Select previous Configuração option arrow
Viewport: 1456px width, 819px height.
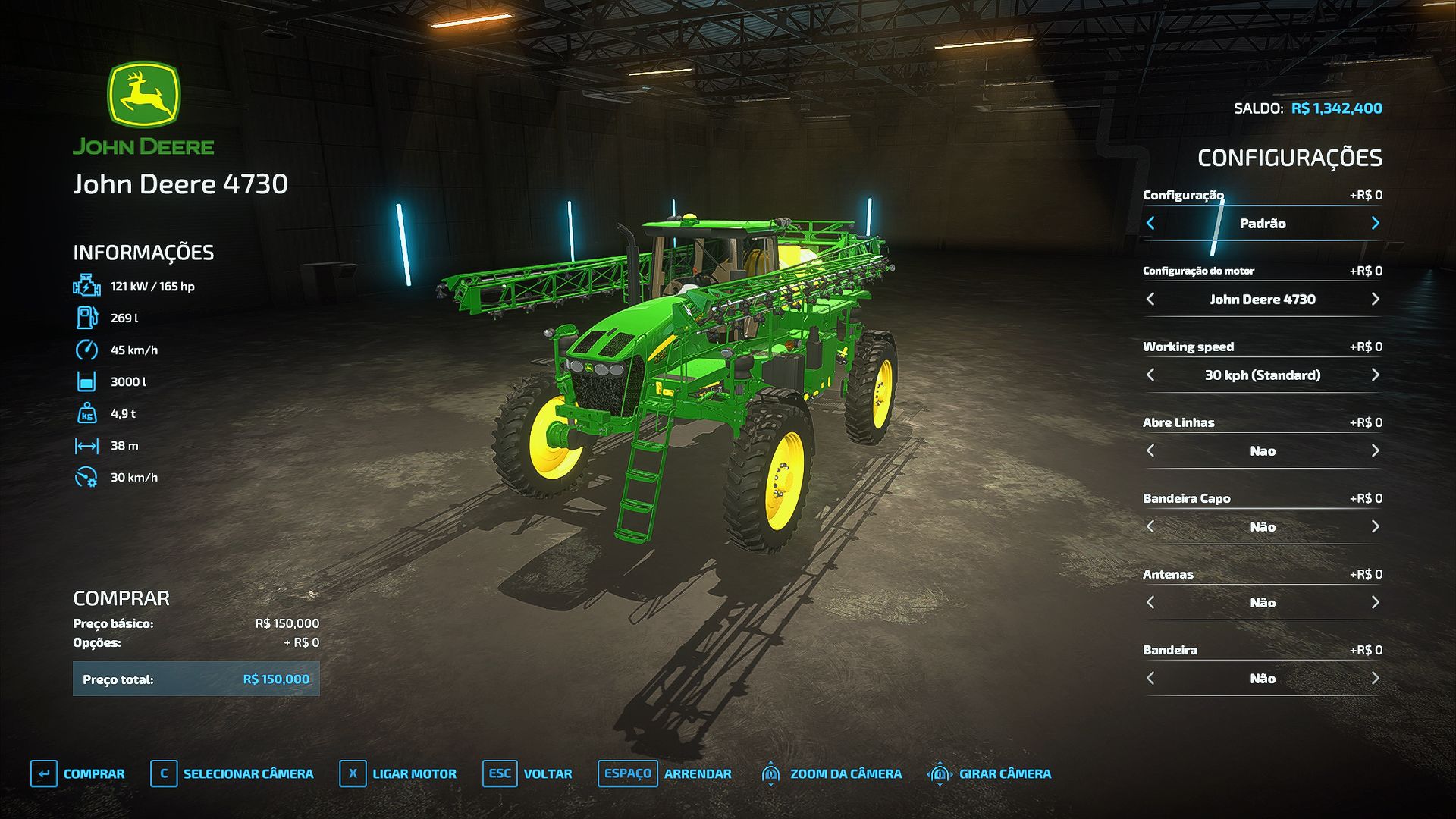click(1150, 223)
